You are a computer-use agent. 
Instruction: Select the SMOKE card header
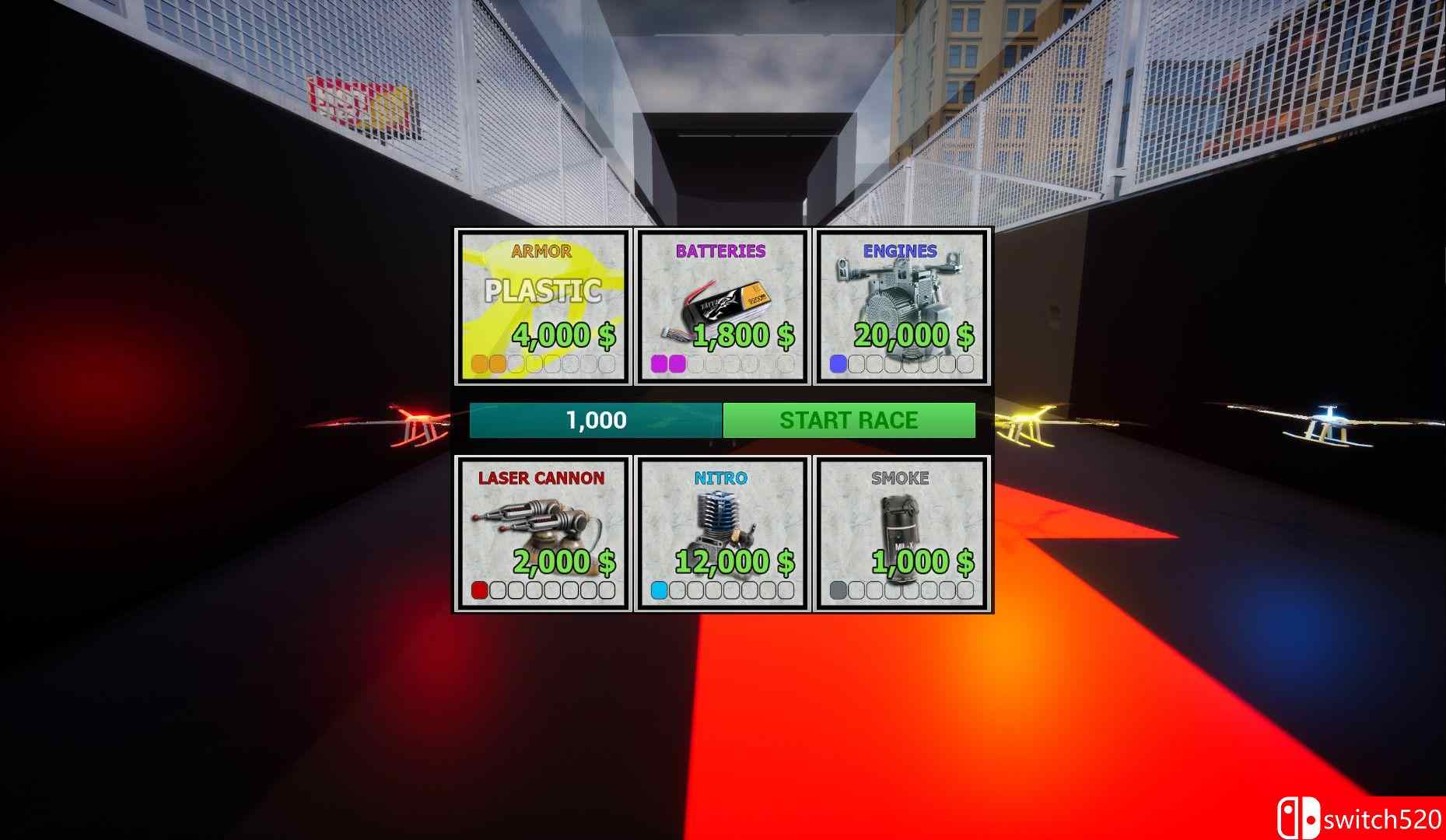pos(902,479)
